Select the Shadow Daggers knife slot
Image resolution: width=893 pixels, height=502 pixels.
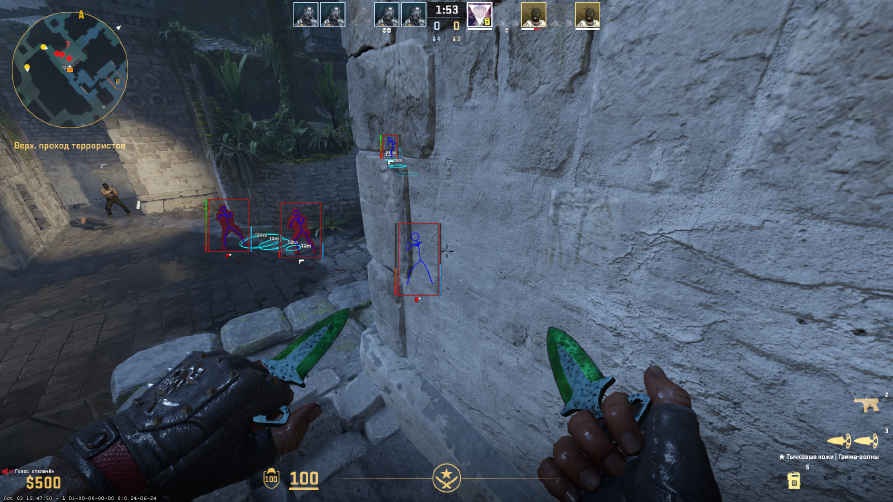click(x=853, y=440)
